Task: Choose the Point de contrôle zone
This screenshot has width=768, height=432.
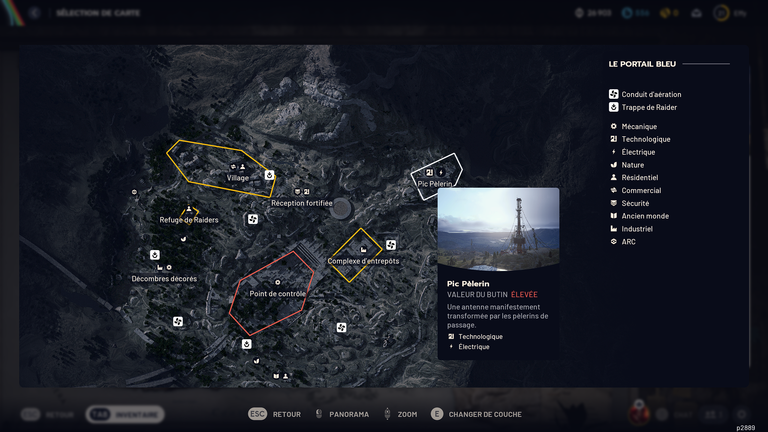Action: tap(277, 293)
